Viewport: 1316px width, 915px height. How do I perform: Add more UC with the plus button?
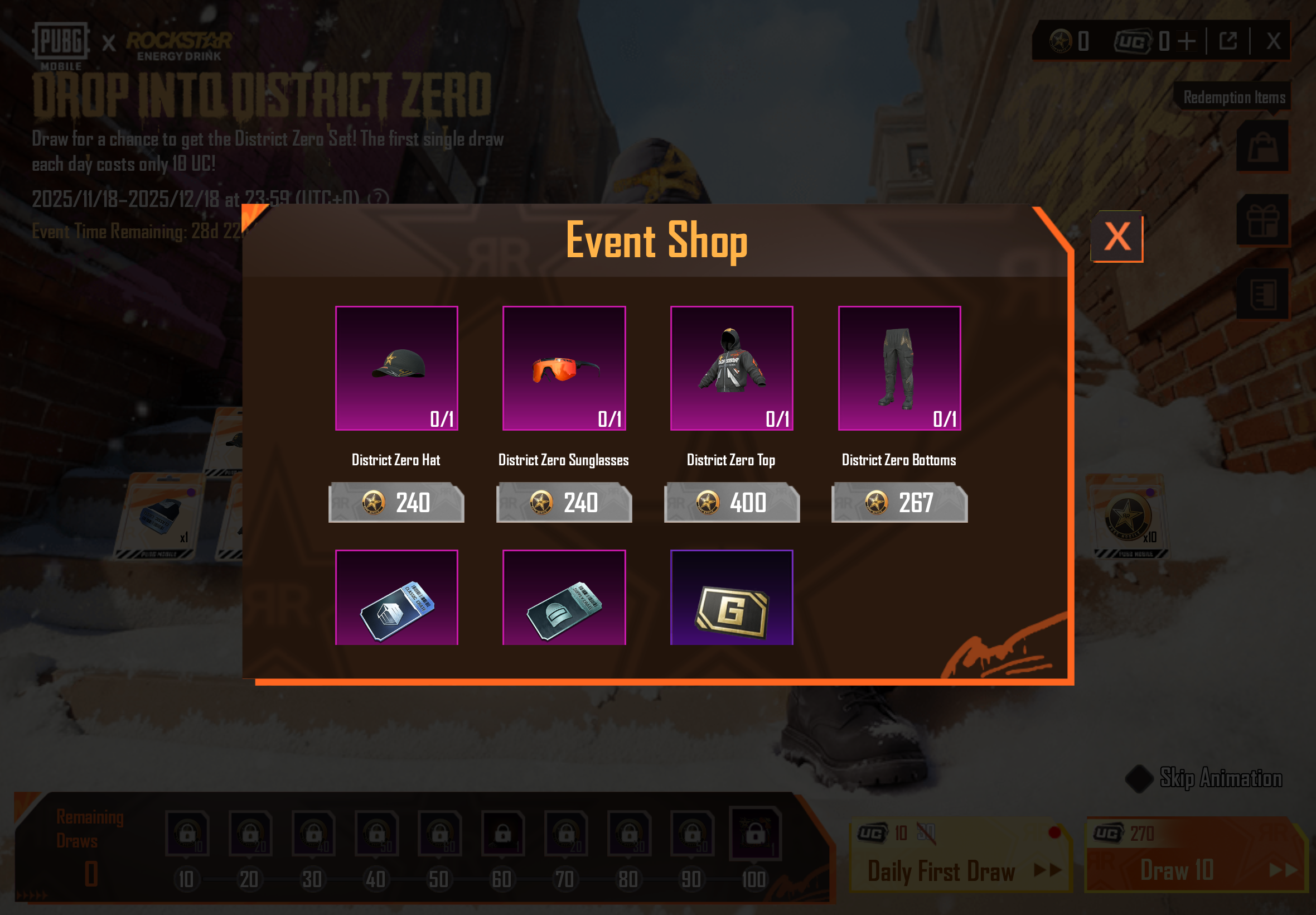coord(1187,41)
